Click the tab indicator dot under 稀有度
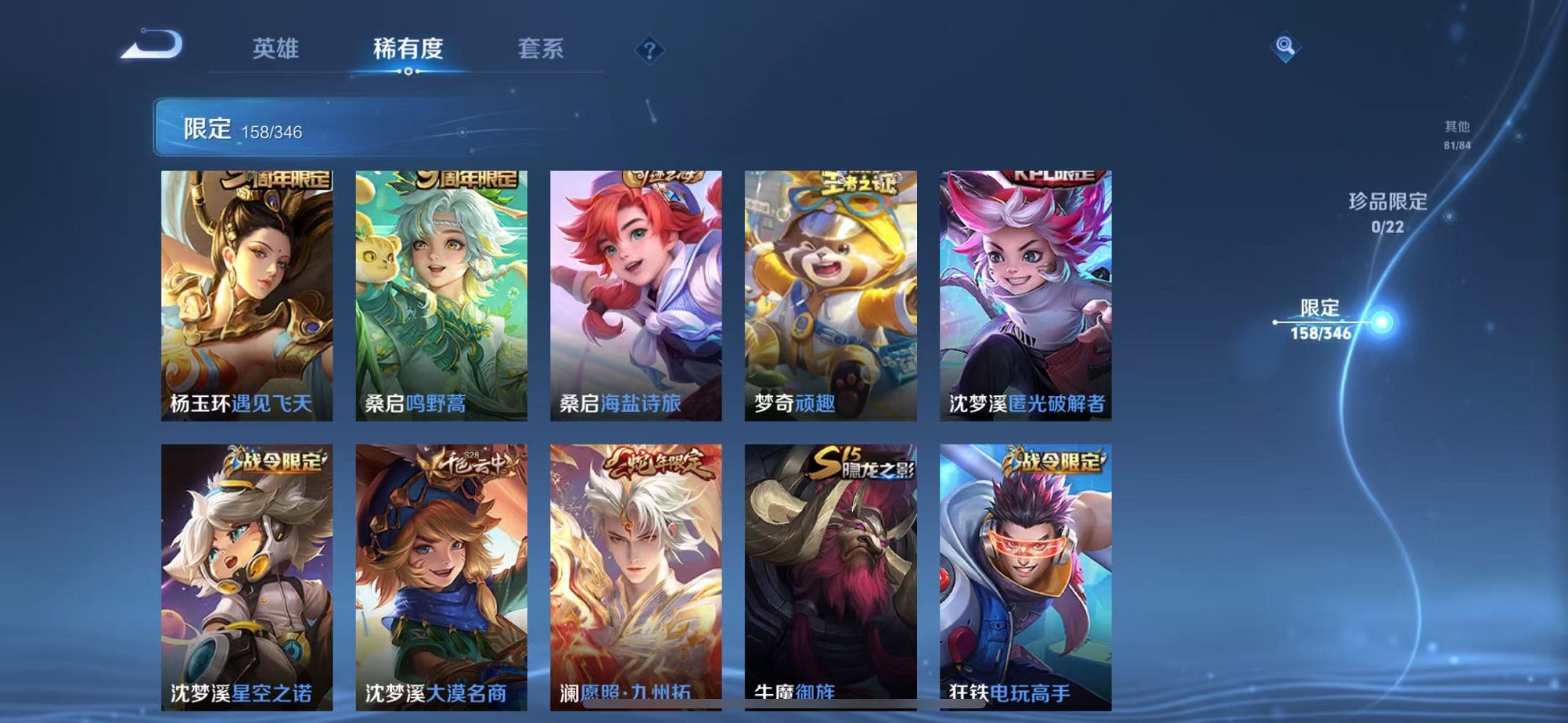This screenshot has width=1568, height=723. [x=410, y=72]
